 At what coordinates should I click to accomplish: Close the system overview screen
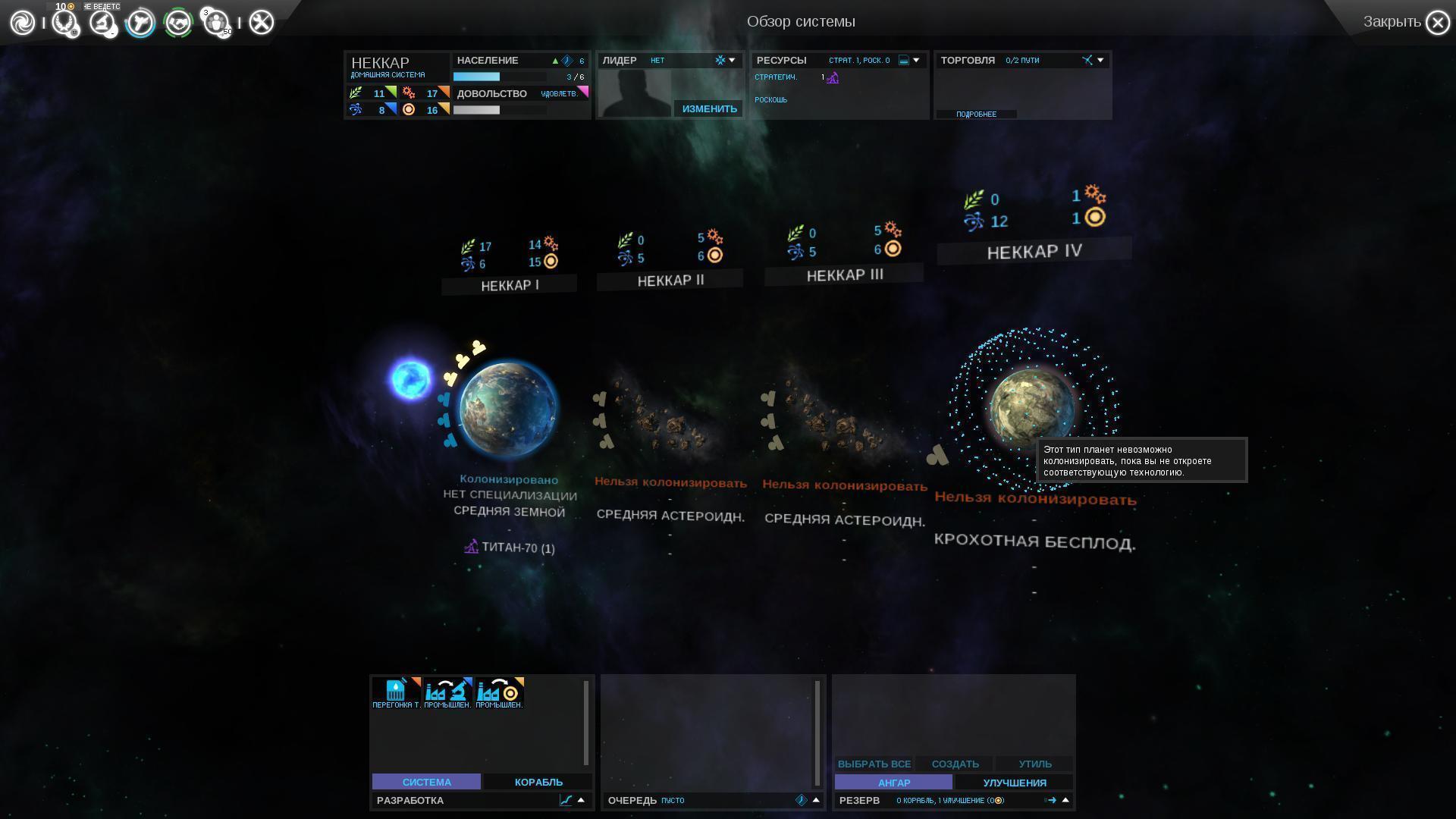(x=1437, y=23)
